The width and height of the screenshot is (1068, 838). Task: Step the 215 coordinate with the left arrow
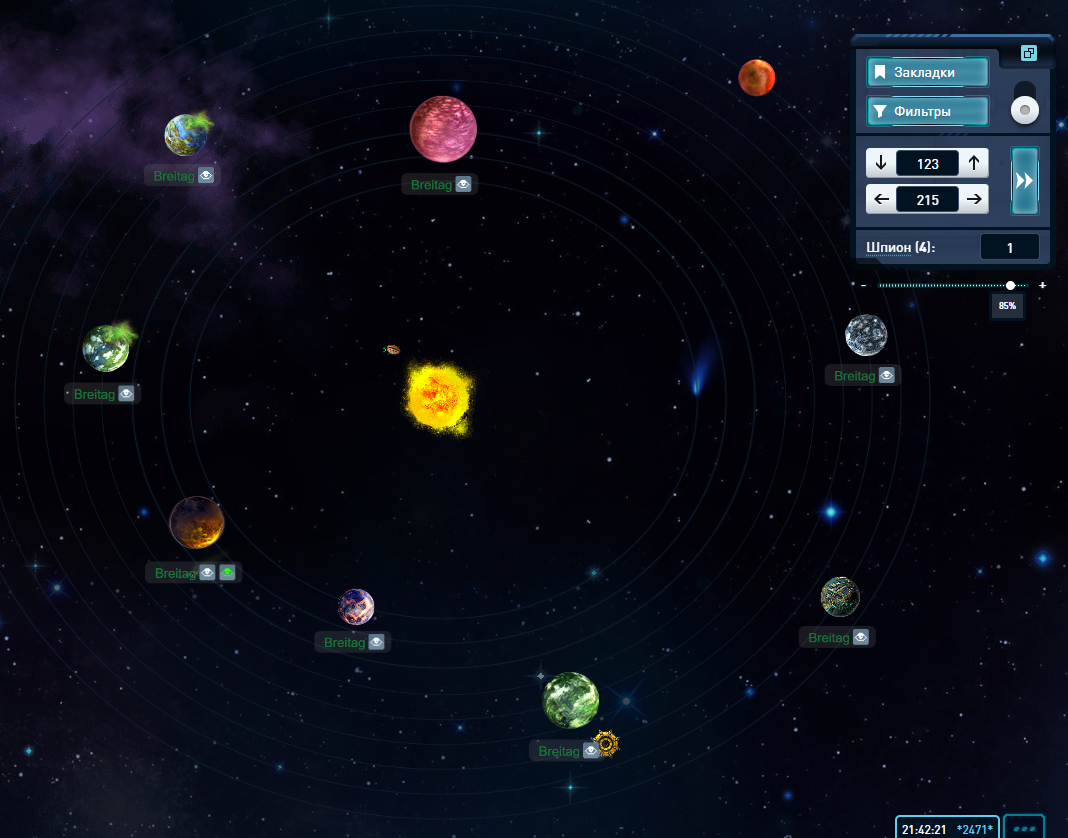pos(881,199)
